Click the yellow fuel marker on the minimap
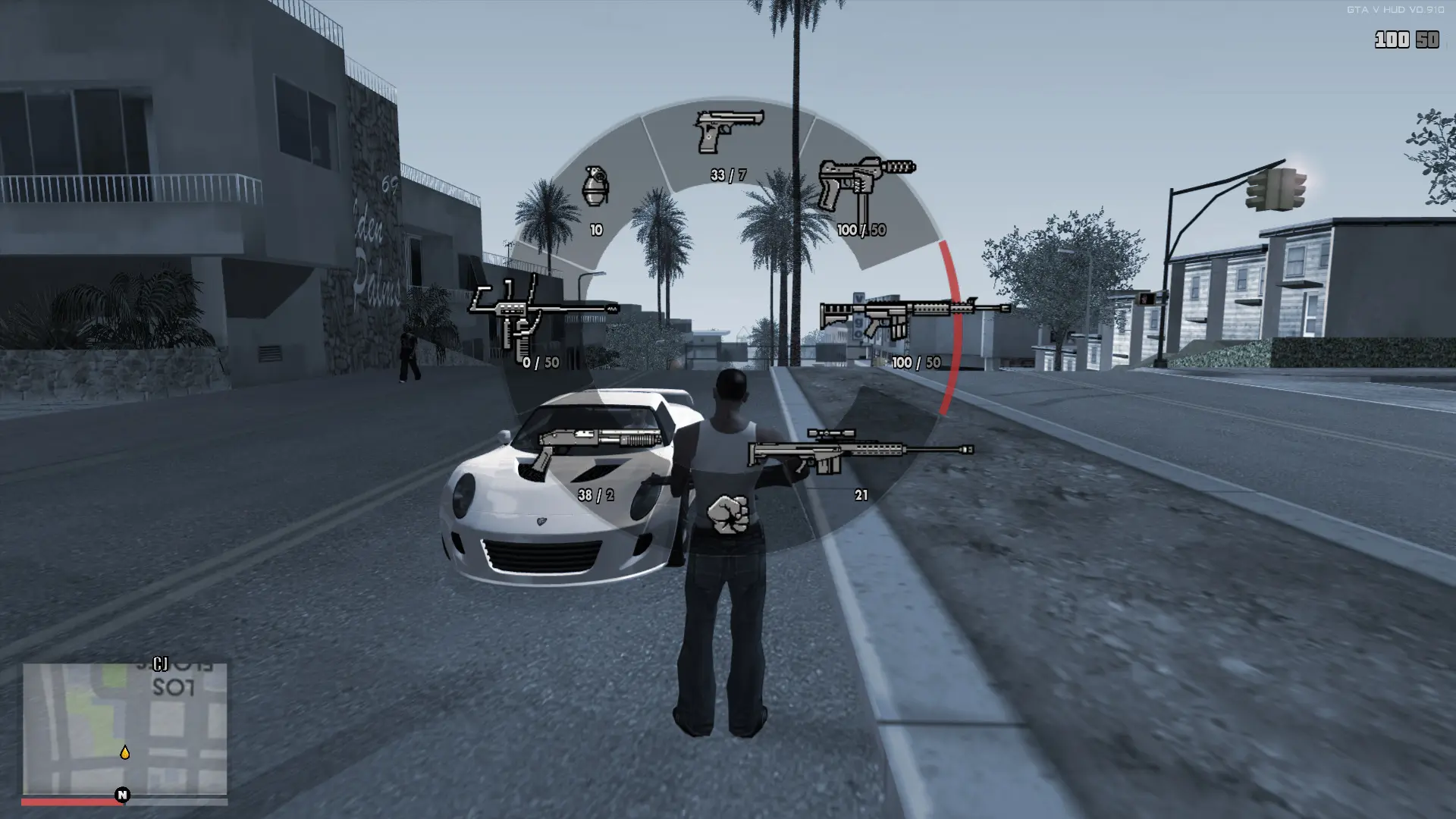 (124, 753)
